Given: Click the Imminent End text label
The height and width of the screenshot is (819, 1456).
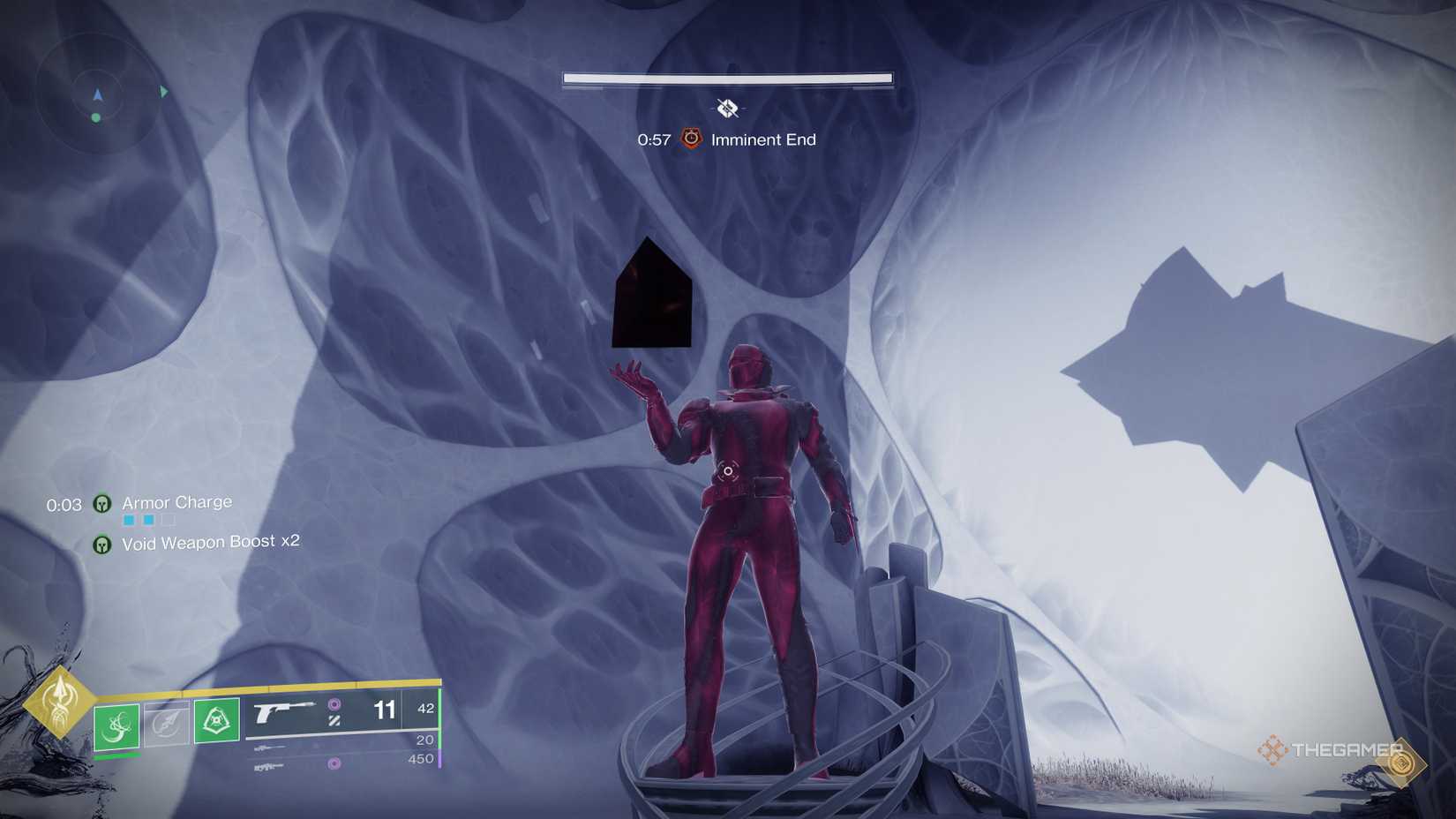Looking at the screenshot, I should point(762,139).
